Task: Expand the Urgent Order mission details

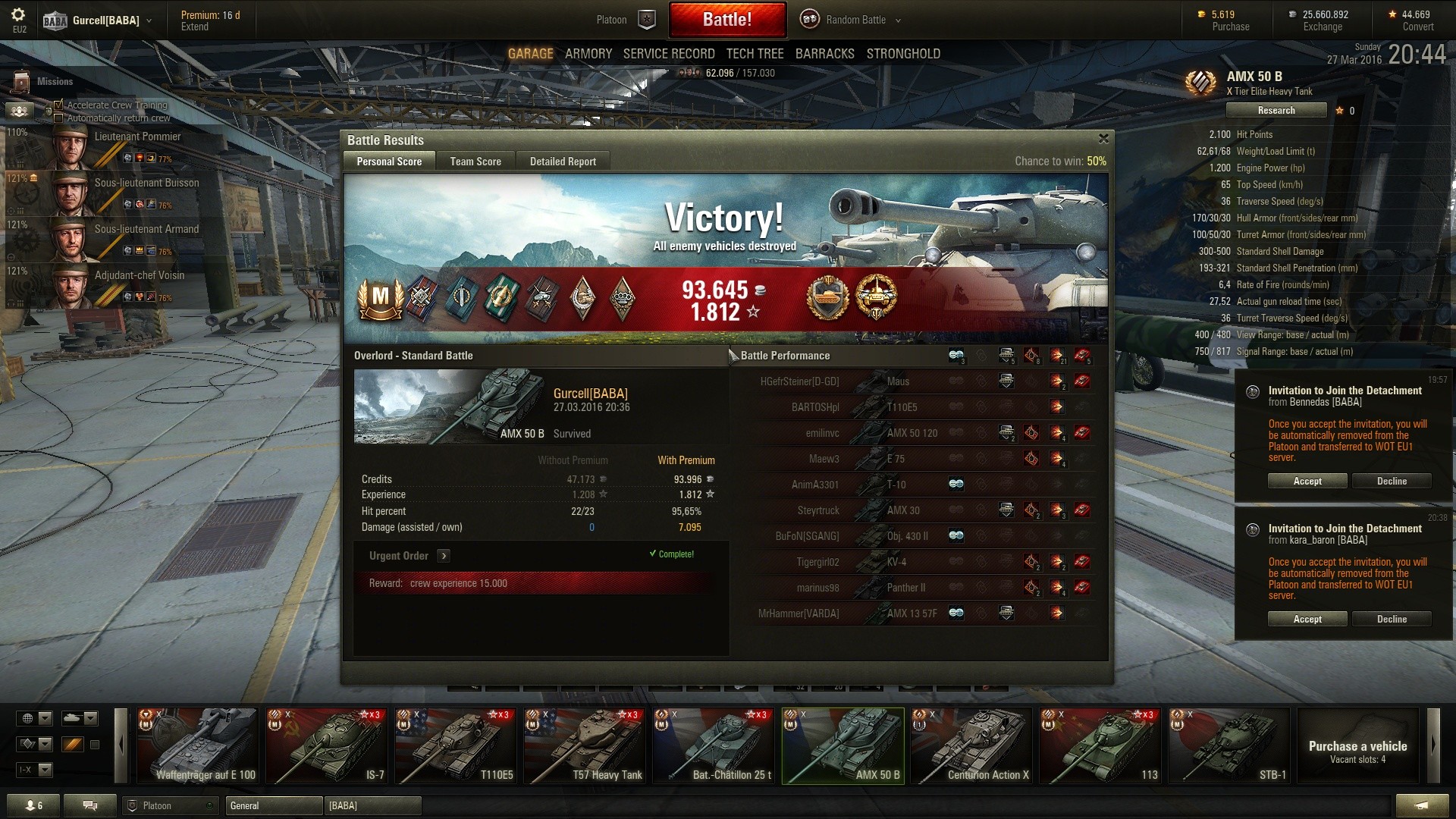Action: coord(444,556)
